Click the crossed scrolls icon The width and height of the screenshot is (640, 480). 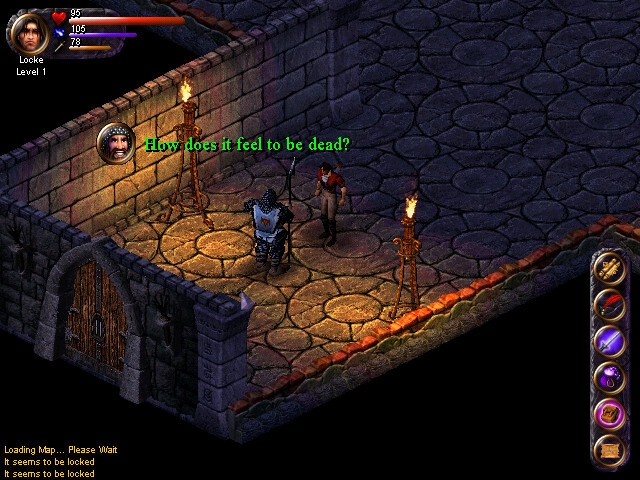pos(609,268)
